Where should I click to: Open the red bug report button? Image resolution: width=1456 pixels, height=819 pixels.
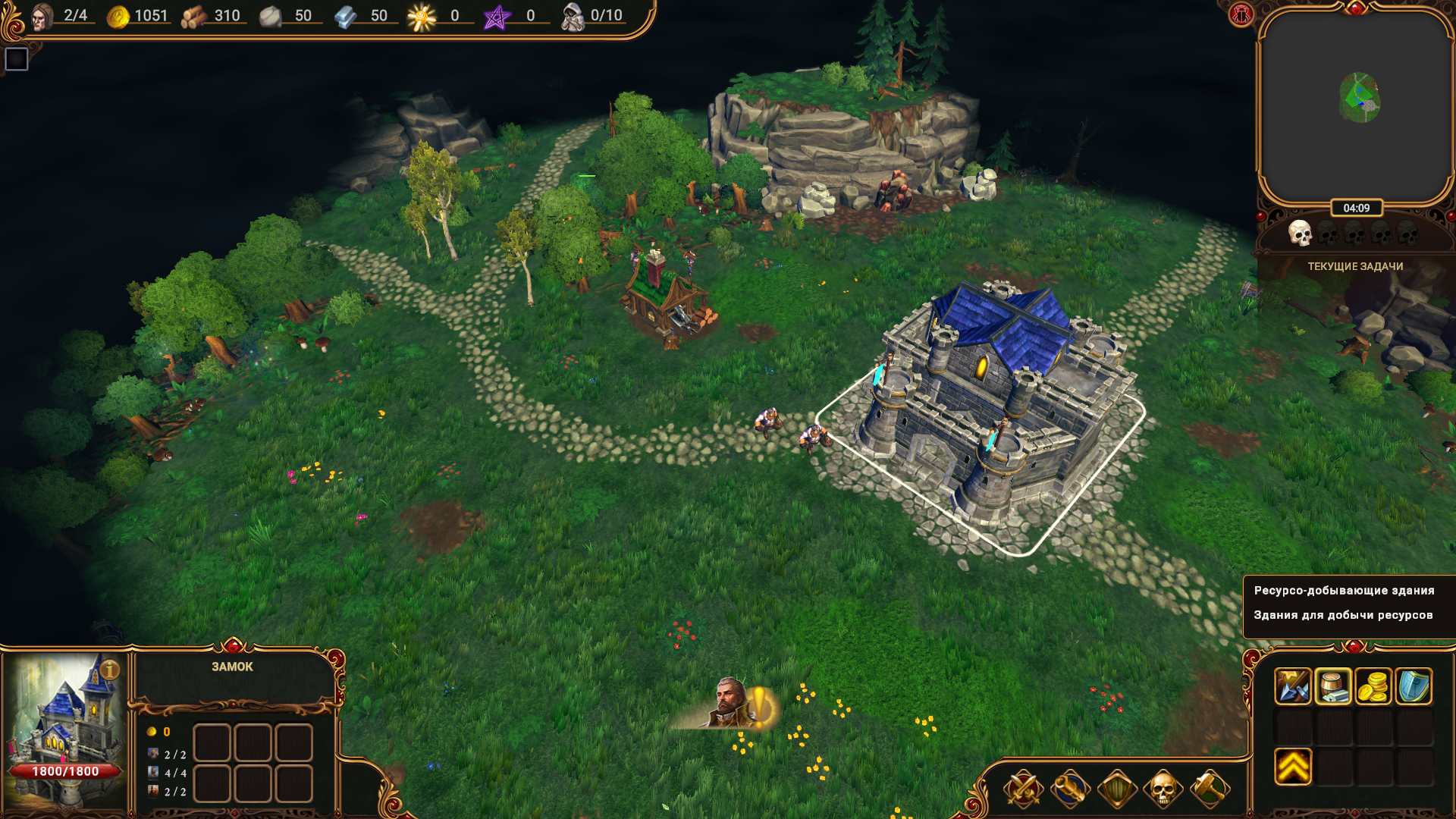point(1241,14)
